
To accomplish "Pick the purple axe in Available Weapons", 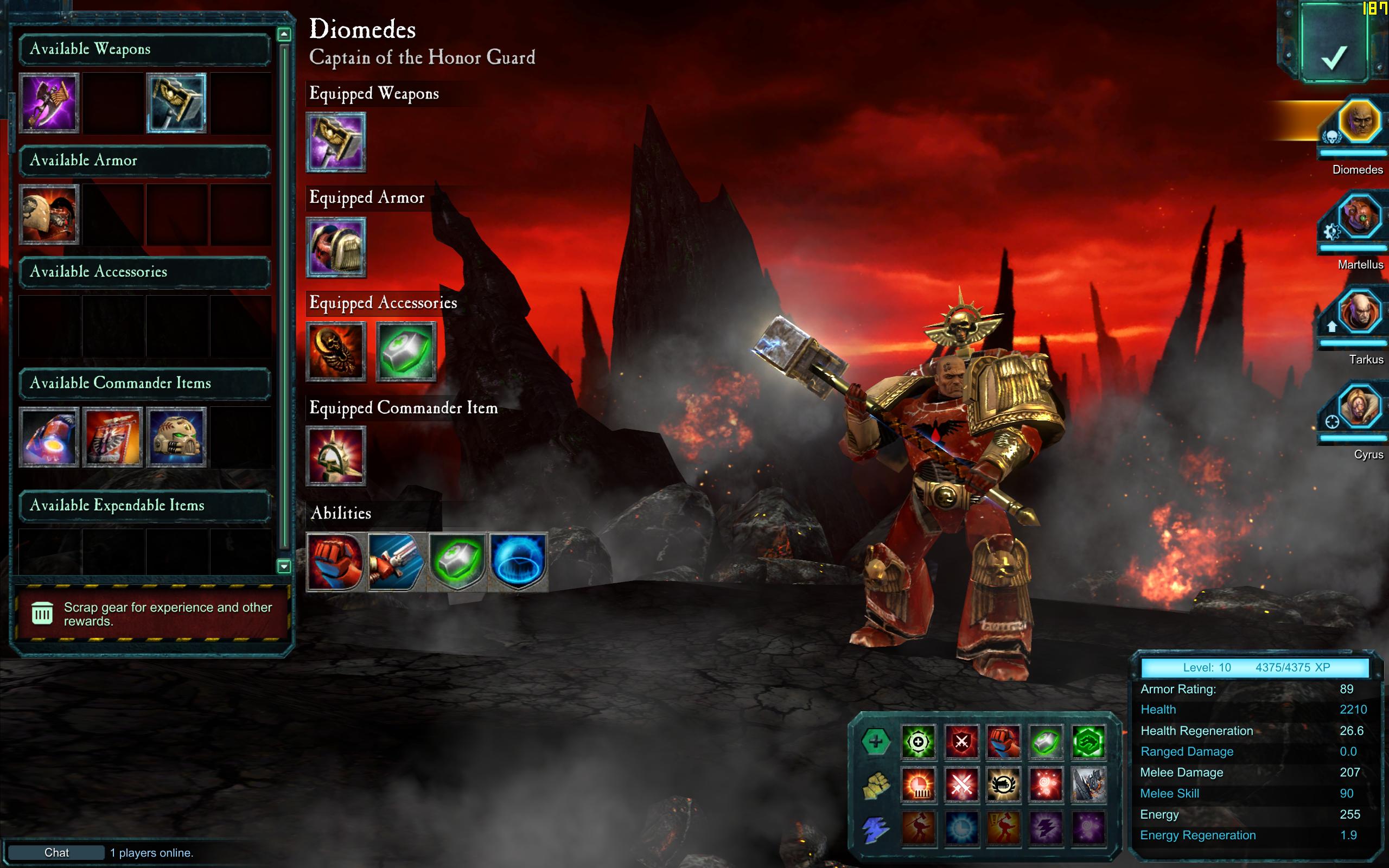I will (x=49, y=103).
